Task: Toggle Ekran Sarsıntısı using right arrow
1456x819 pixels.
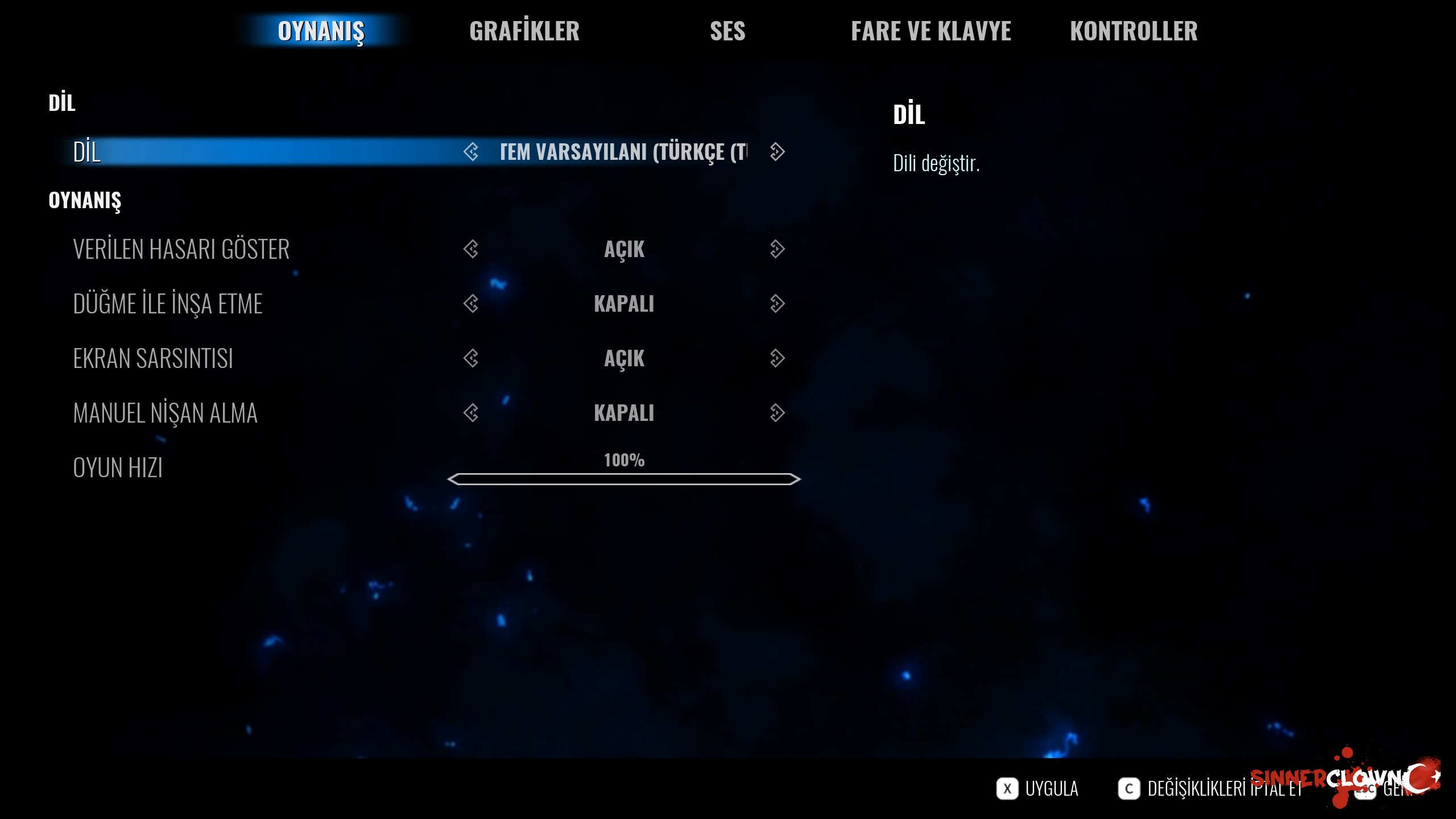Action: [777, 358]
